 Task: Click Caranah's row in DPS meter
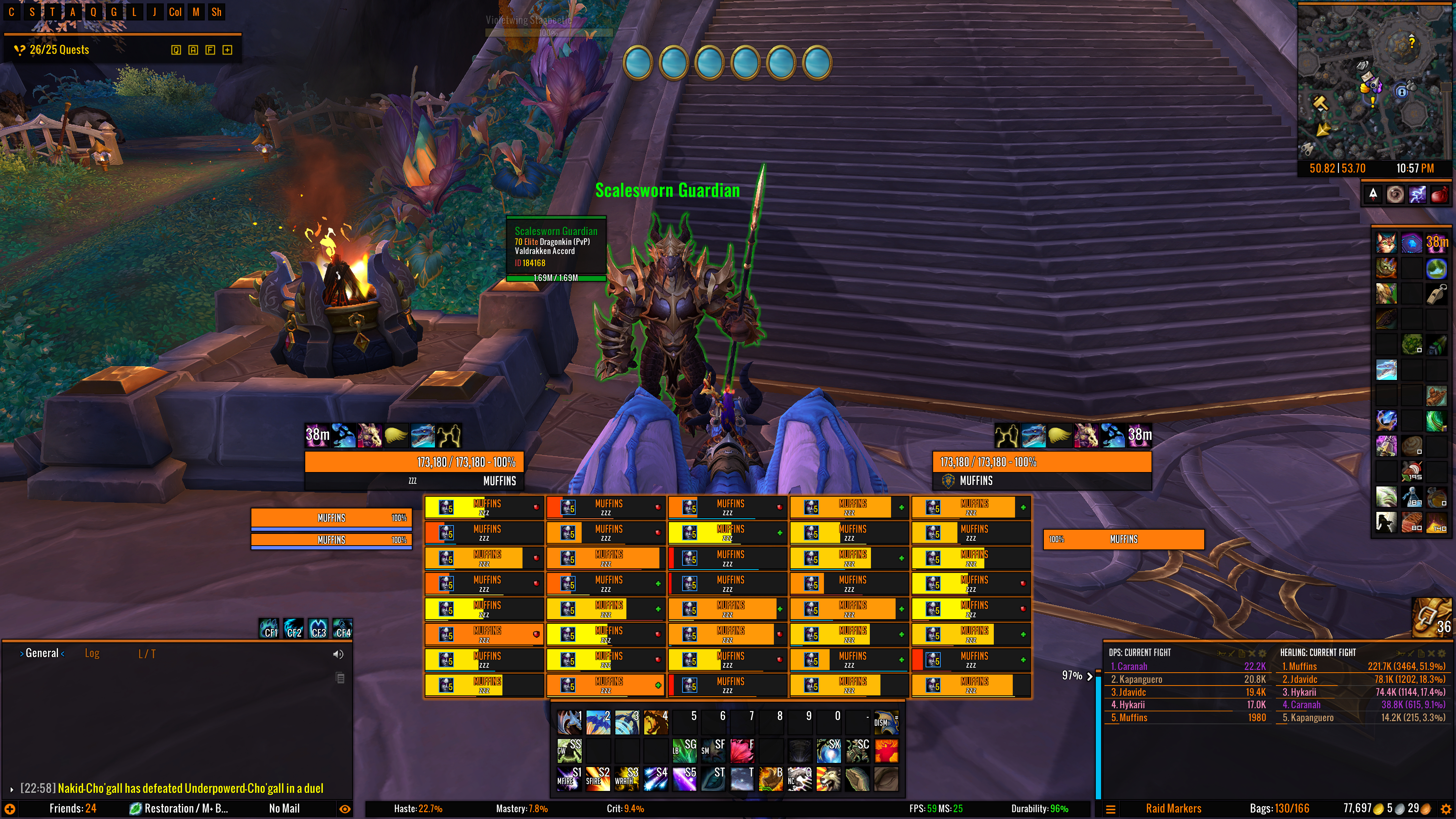[1187, 667]
